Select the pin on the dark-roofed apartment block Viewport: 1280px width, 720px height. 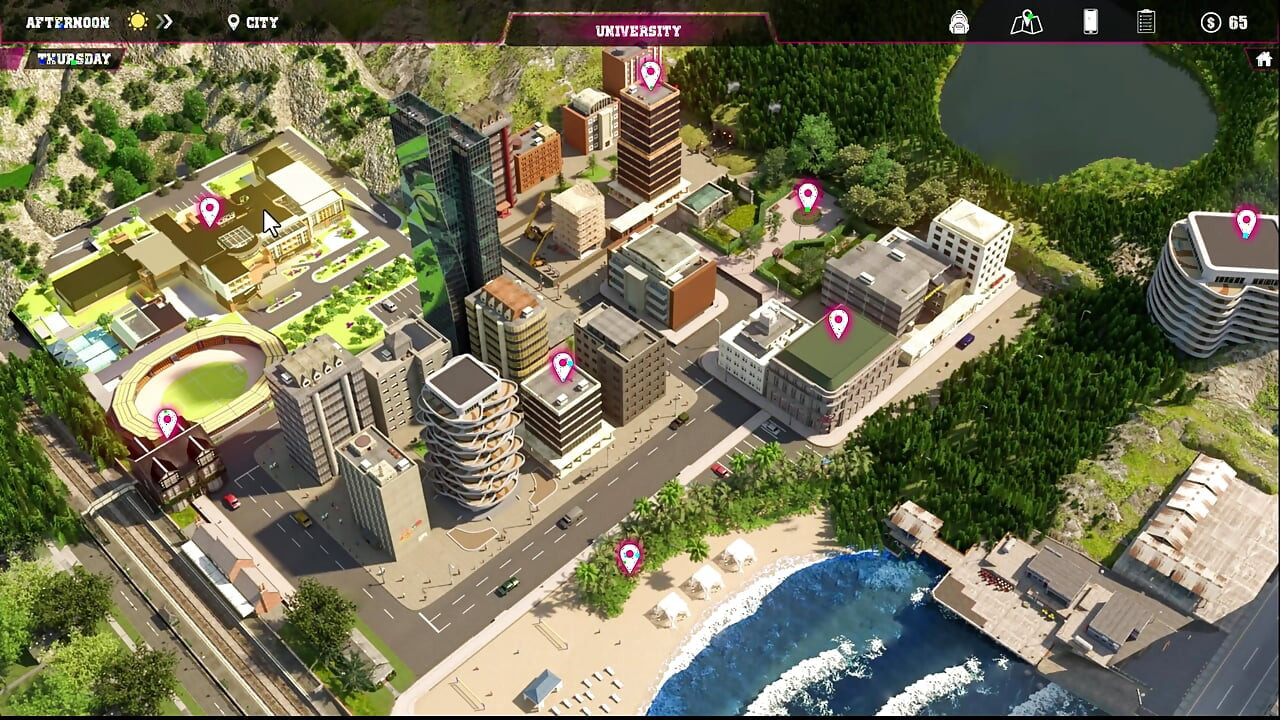coord(563,366)
